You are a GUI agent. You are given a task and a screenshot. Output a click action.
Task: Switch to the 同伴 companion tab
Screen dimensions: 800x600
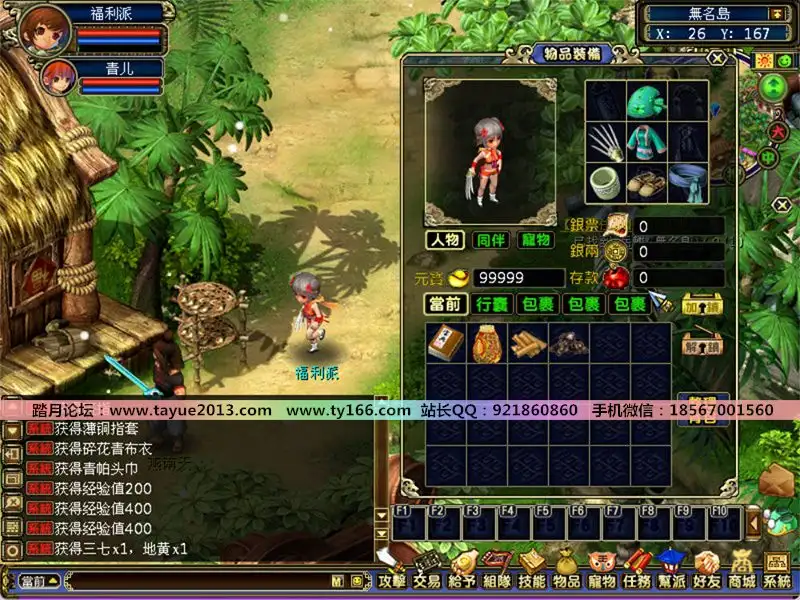click(x=491, y=240)
